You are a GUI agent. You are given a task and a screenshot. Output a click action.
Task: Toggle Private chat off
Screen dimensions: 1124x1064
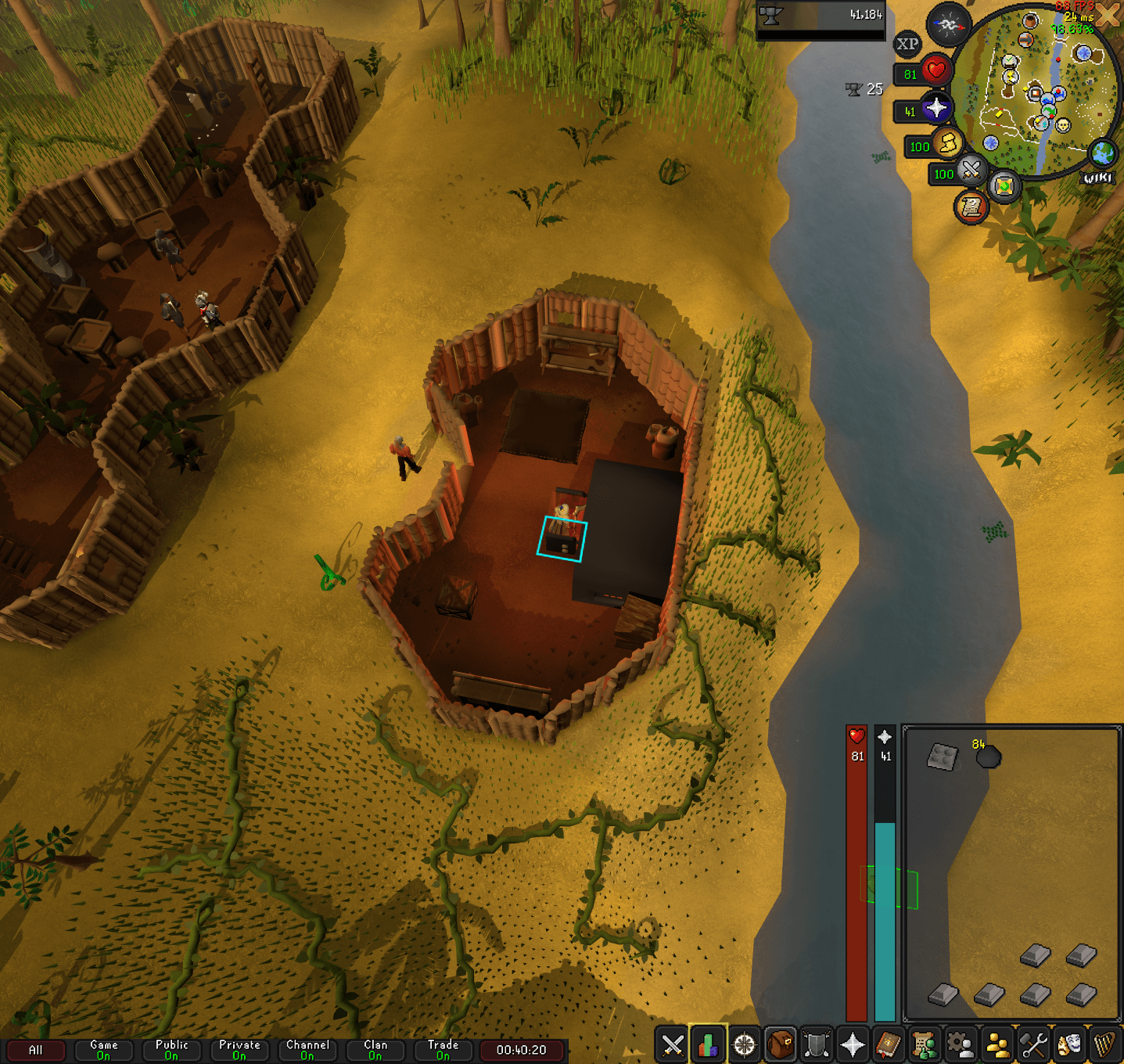pyautogui.click(x=239, y=1051)
